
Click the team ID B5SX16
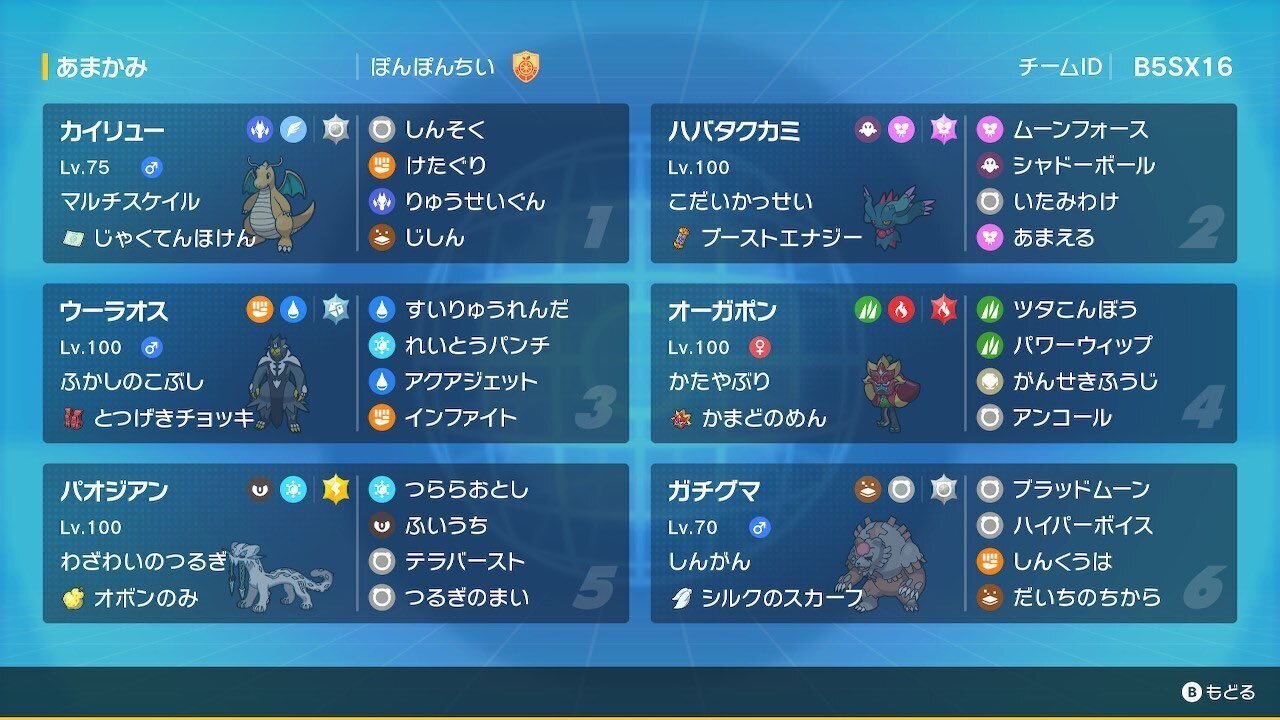click(x=1183, y=65)
